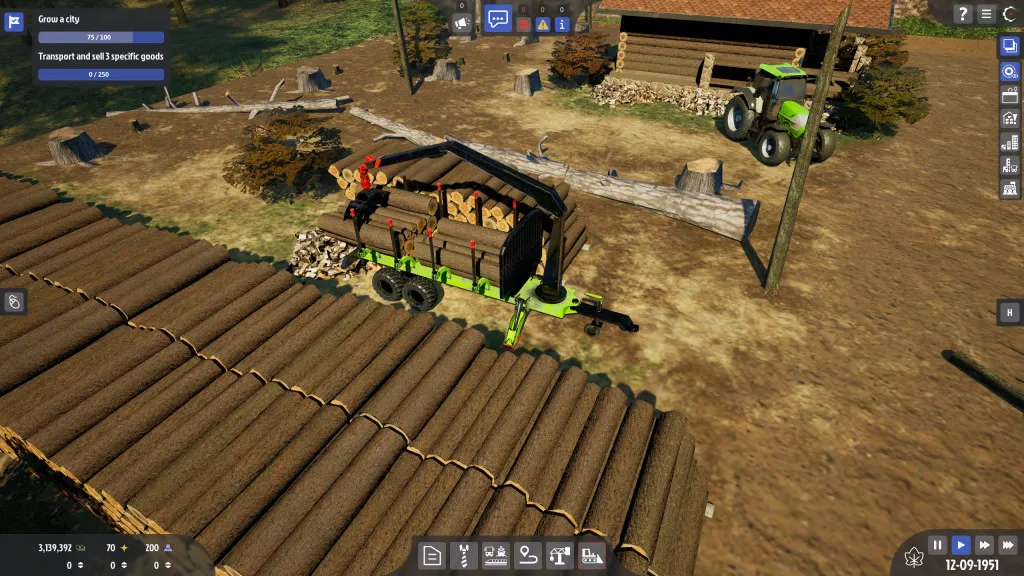Show the blue info notifications
This screenshot has width=1024, height=576.
coord(562,23)
